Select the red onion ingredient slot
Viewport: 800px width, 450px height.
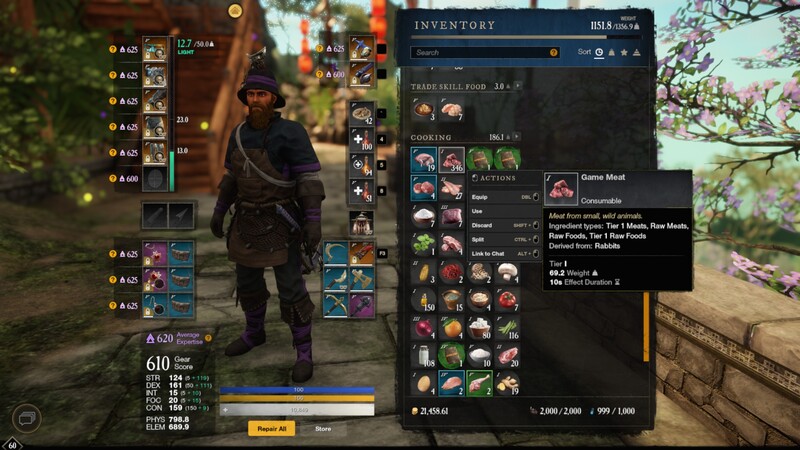pos(423,327)
